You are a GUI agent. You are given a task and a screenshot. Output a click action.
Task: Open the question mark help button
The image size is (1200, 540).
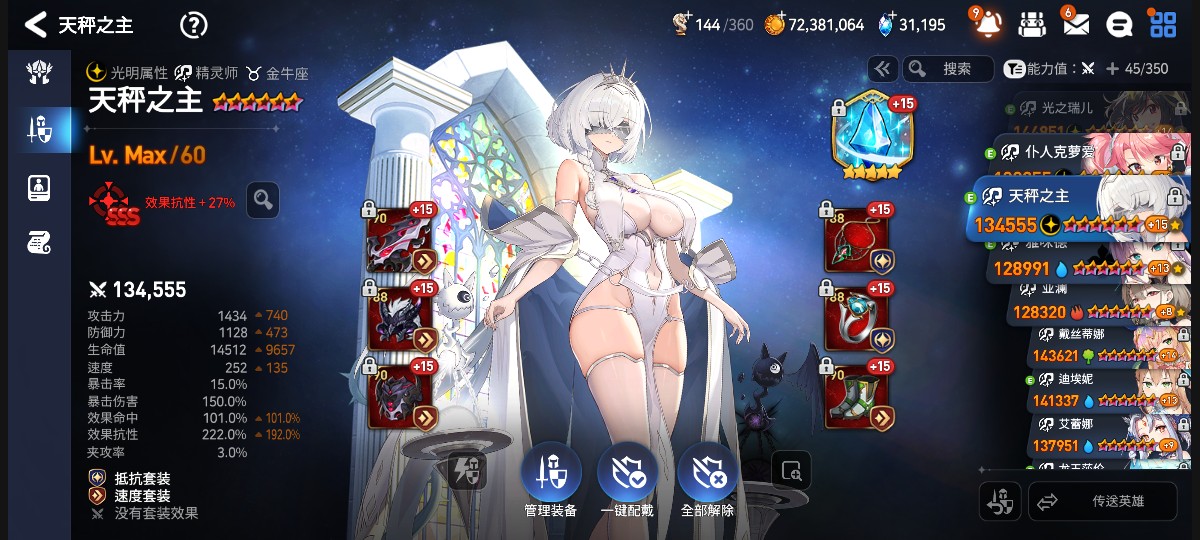point(193,25)
